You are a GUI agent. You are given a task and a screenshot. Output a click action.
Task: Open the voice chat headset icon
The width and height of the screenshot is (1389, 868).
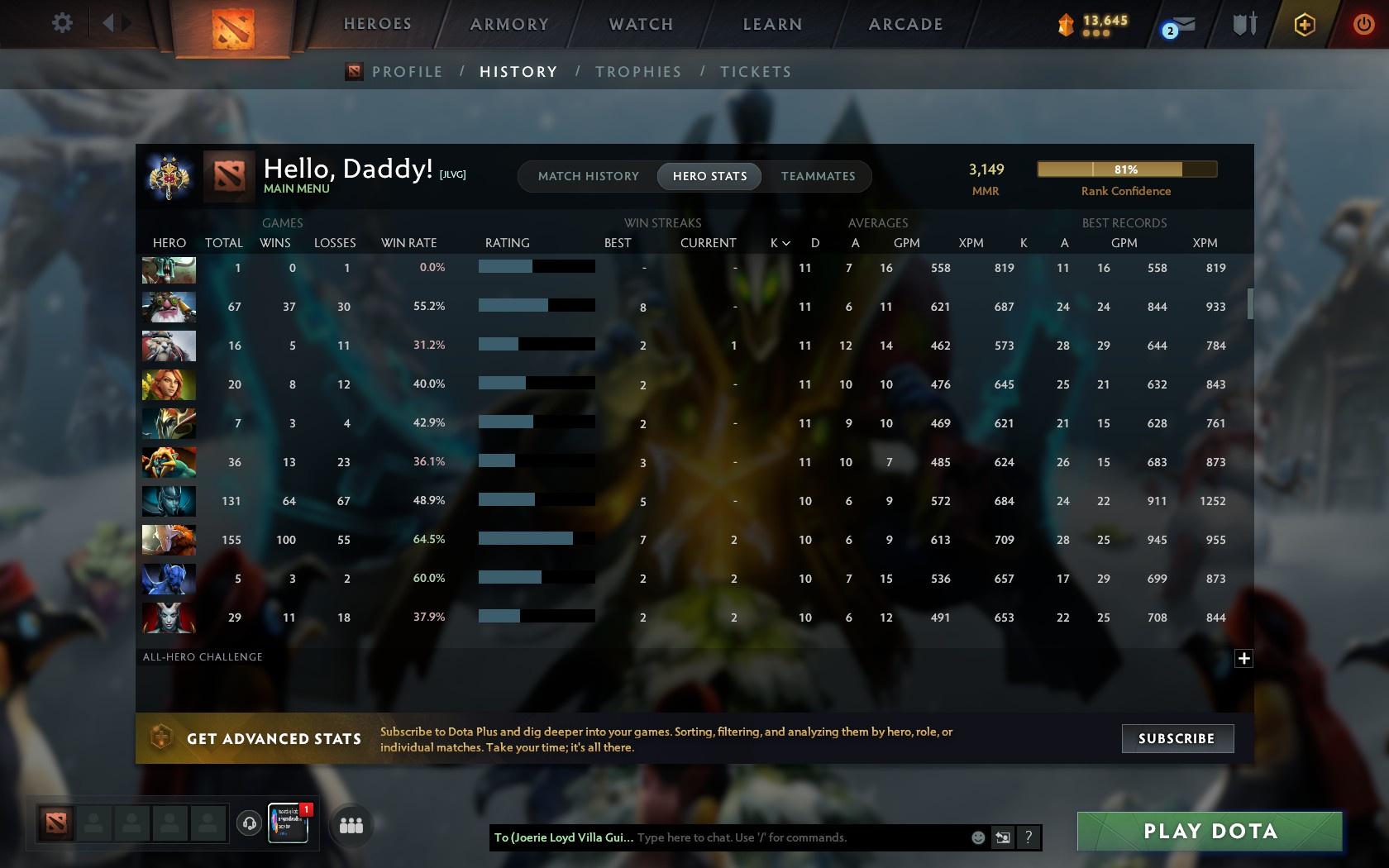[250, 823]
